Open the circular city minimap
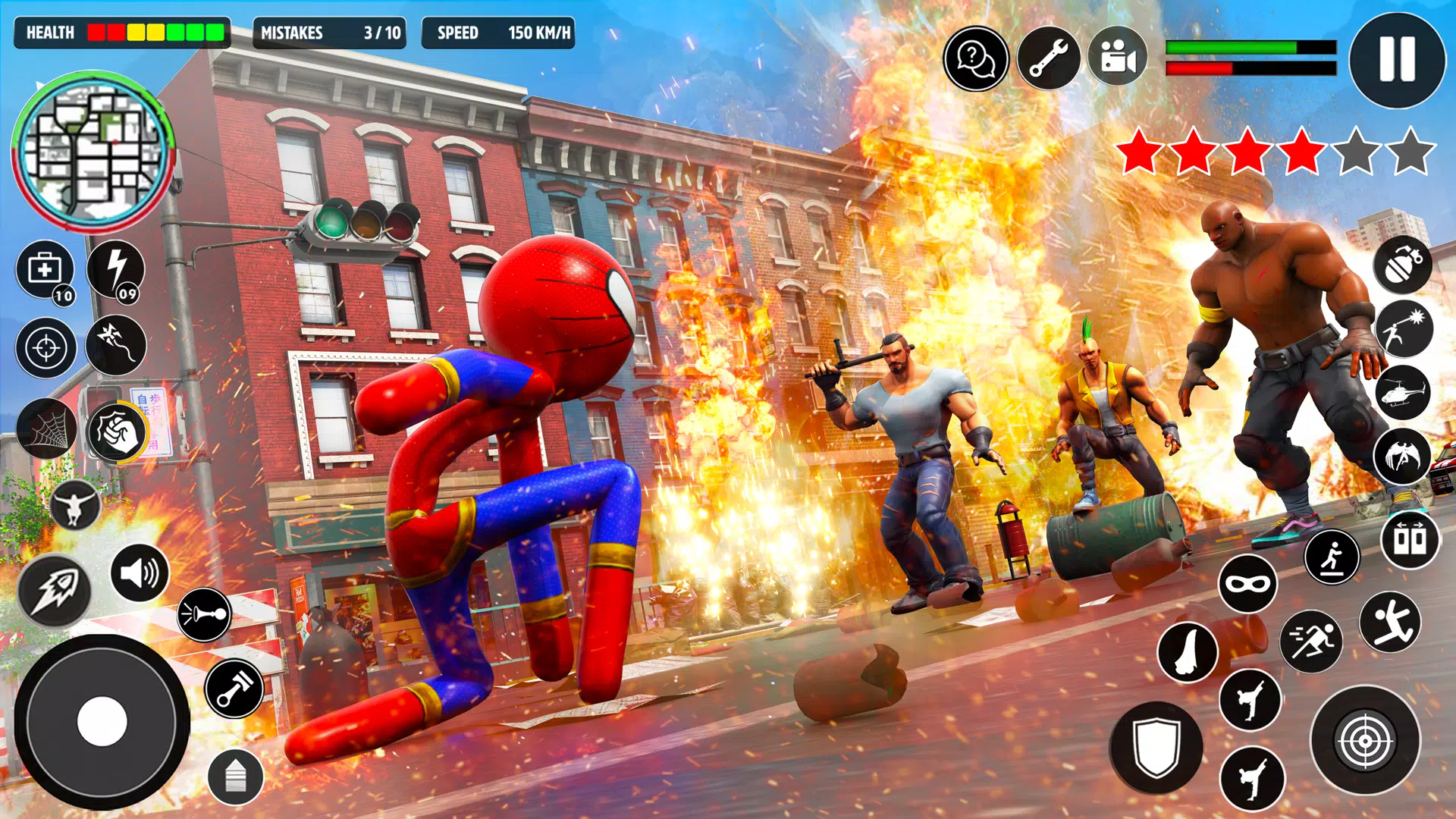 (93, 151)
